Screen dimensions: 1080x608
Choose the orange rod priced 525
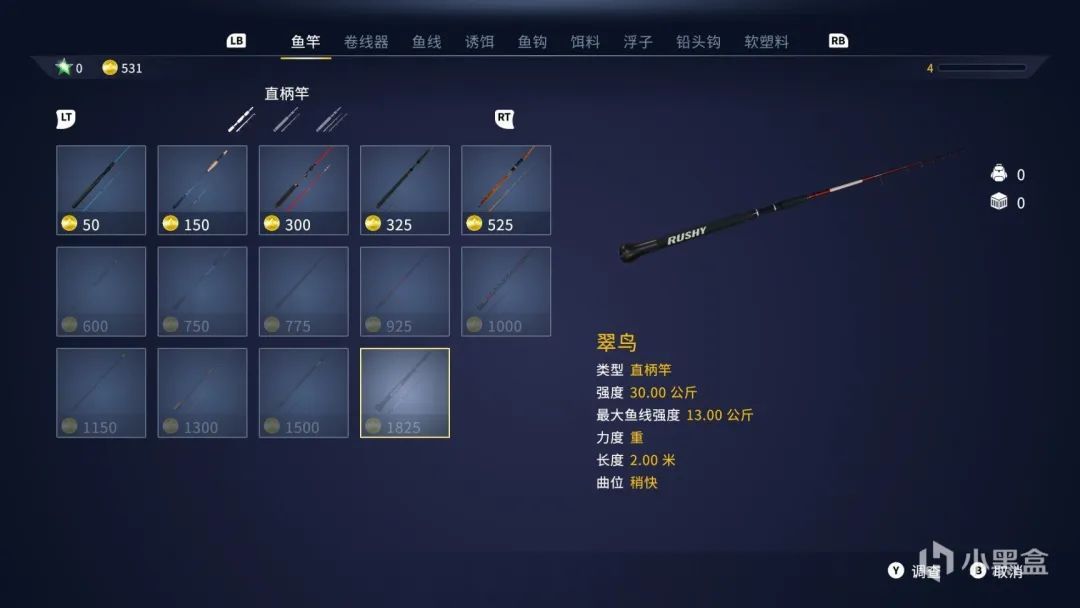point(505,190)
